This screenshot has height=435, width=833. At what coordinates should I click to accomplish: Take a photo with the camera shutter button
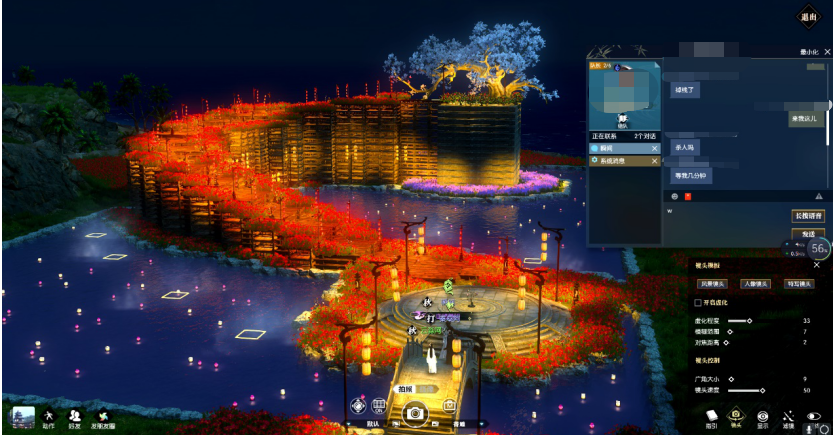(414, 411)
